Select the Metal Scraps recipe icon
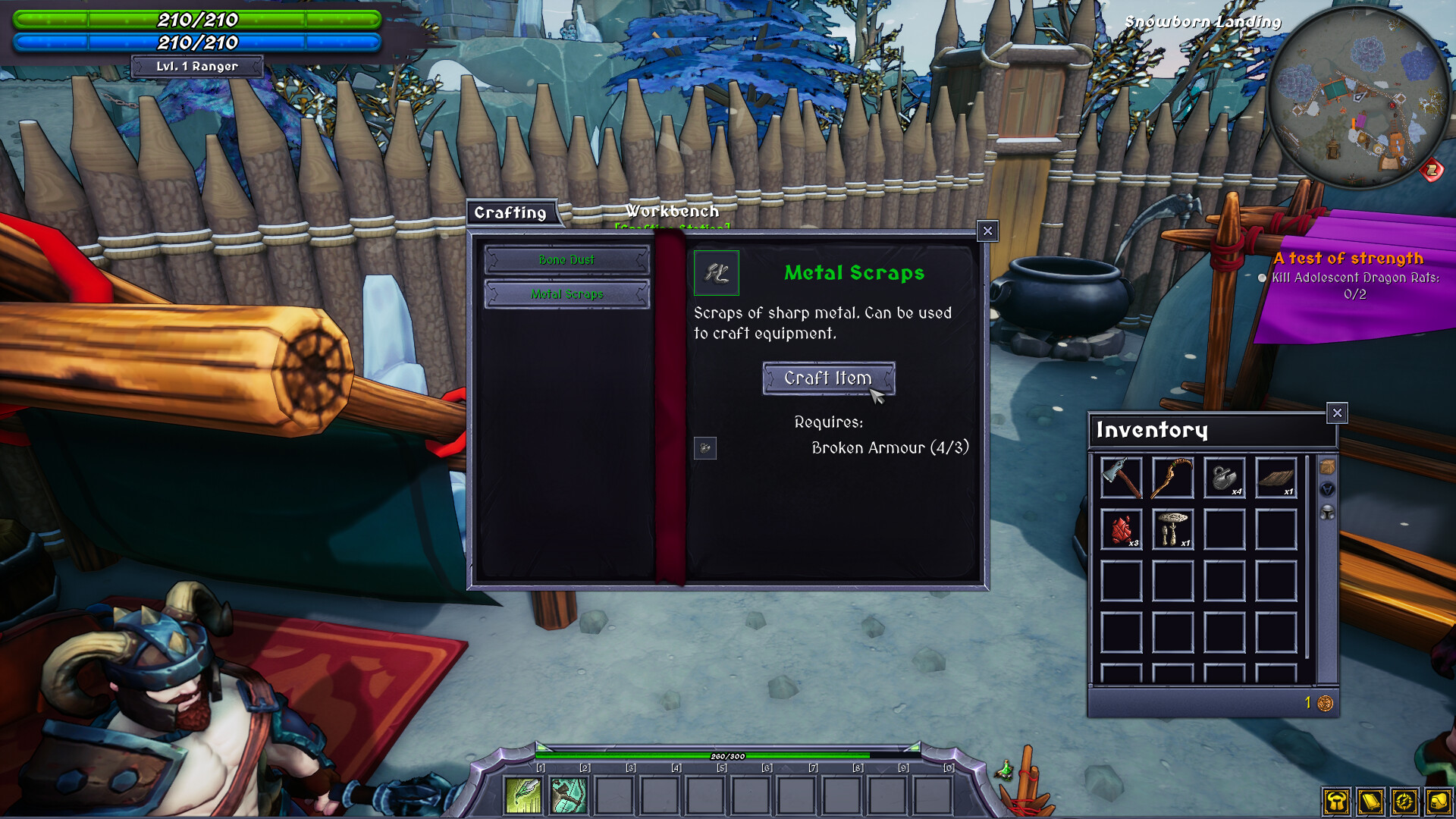The height and width of the screenshot is (819, 1456). (717, 274)
